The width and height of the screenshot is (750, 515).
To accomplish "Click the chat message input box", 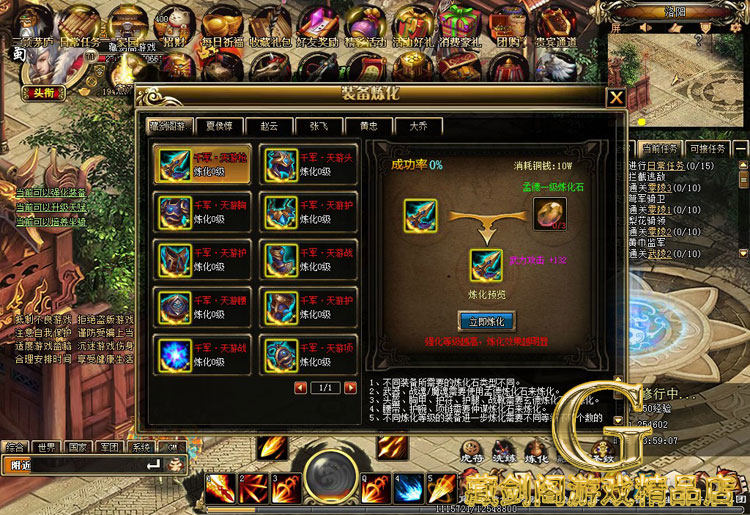I will click(85, 465).
